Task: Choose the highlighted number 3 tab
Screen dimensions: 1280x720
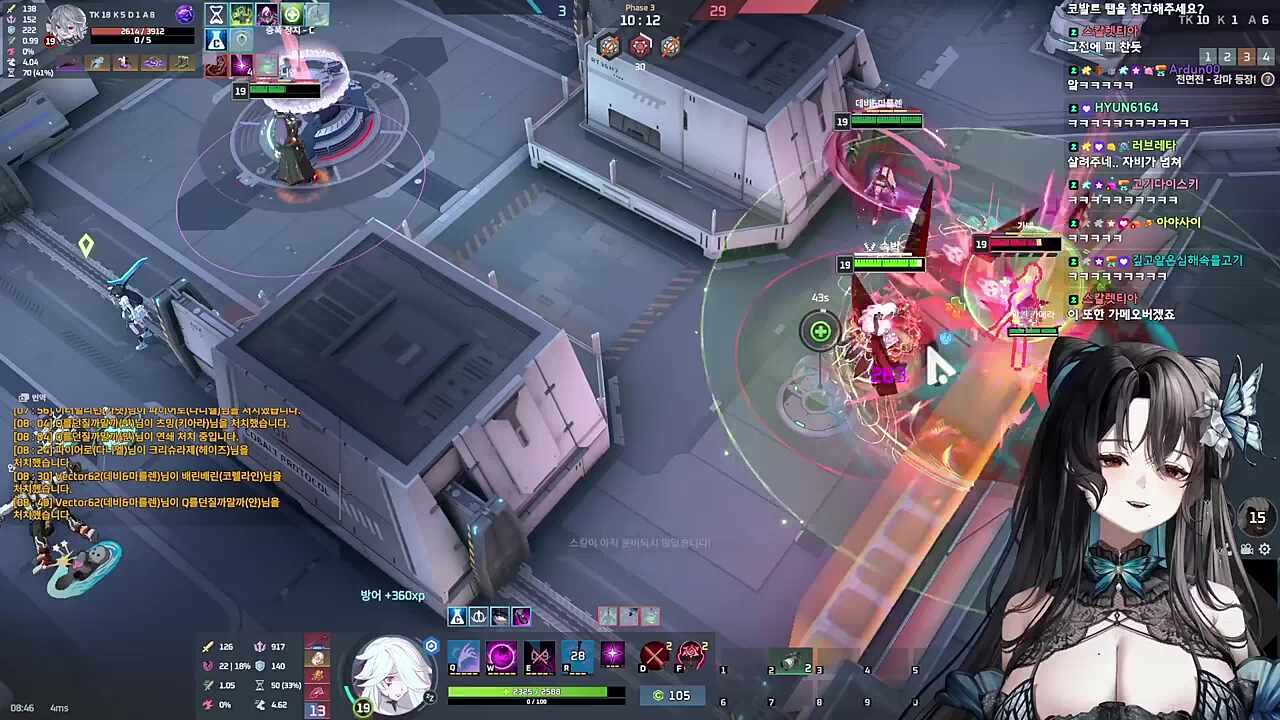Action: tap(1246, 57)
